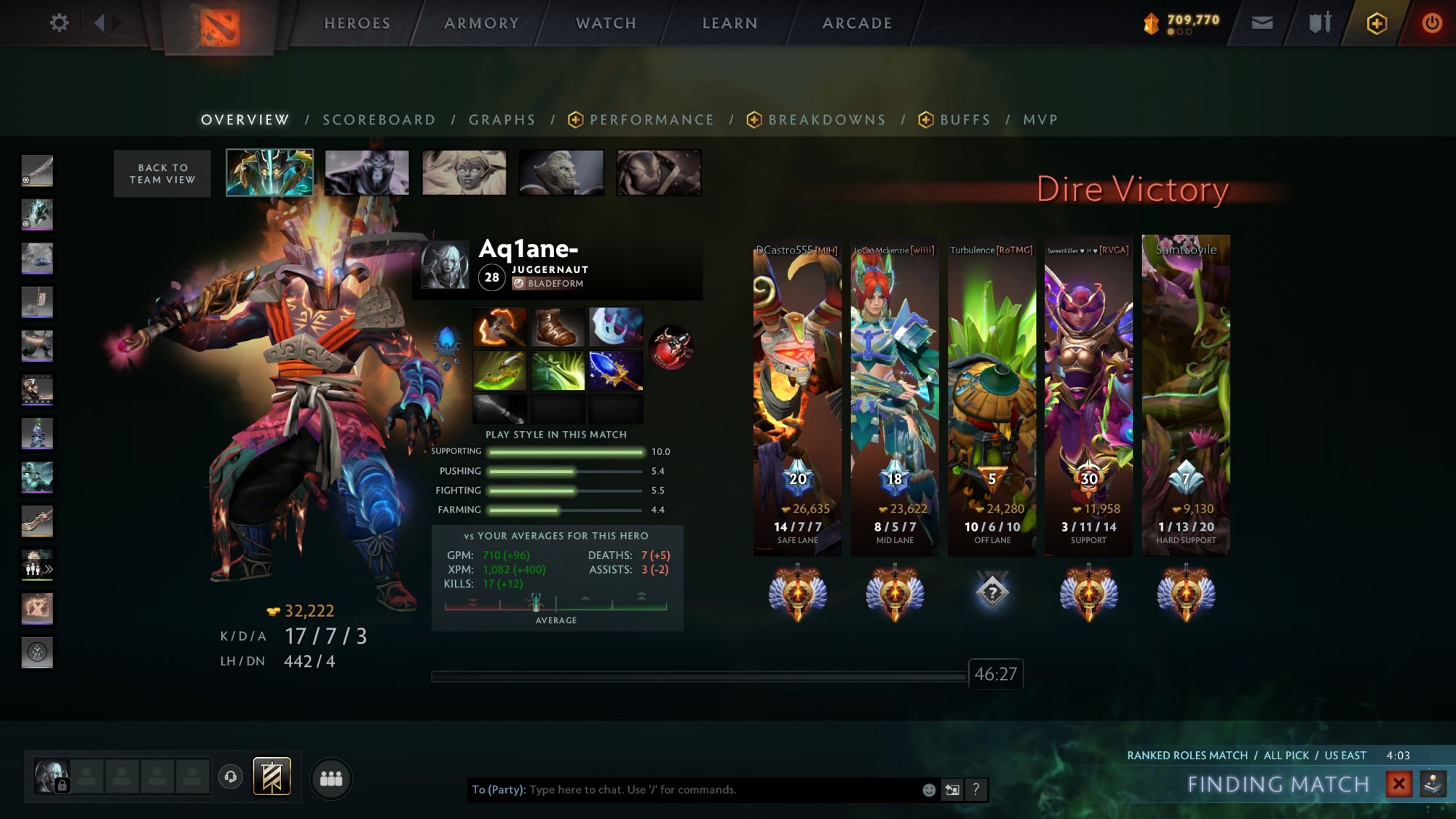The image size is (1456, 819).
Task: Open the Learn section
Action: point(729,23)
